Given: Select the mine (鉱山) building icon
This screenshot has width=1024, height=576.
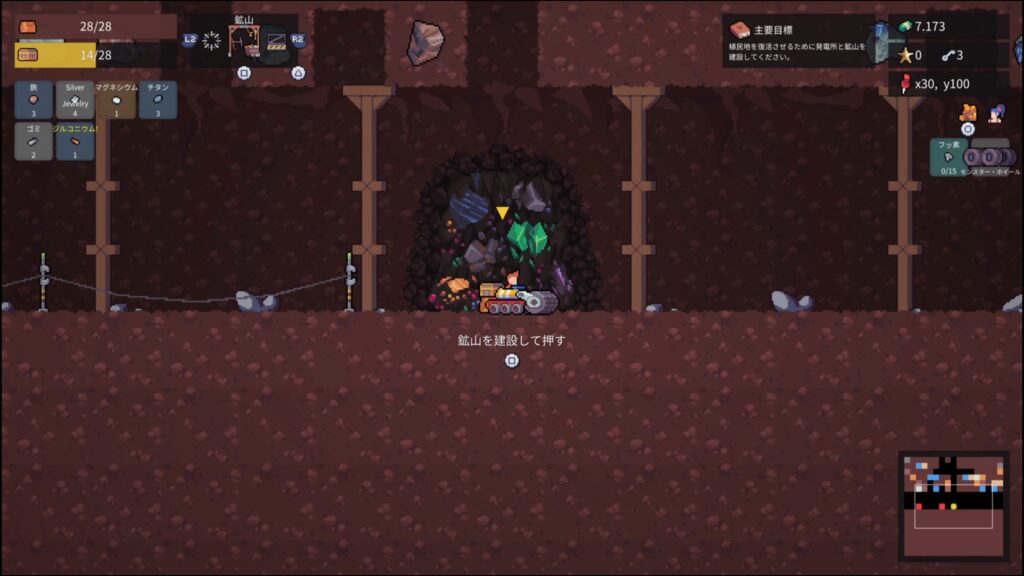Looking at the screenshot, I should (244, 41).
